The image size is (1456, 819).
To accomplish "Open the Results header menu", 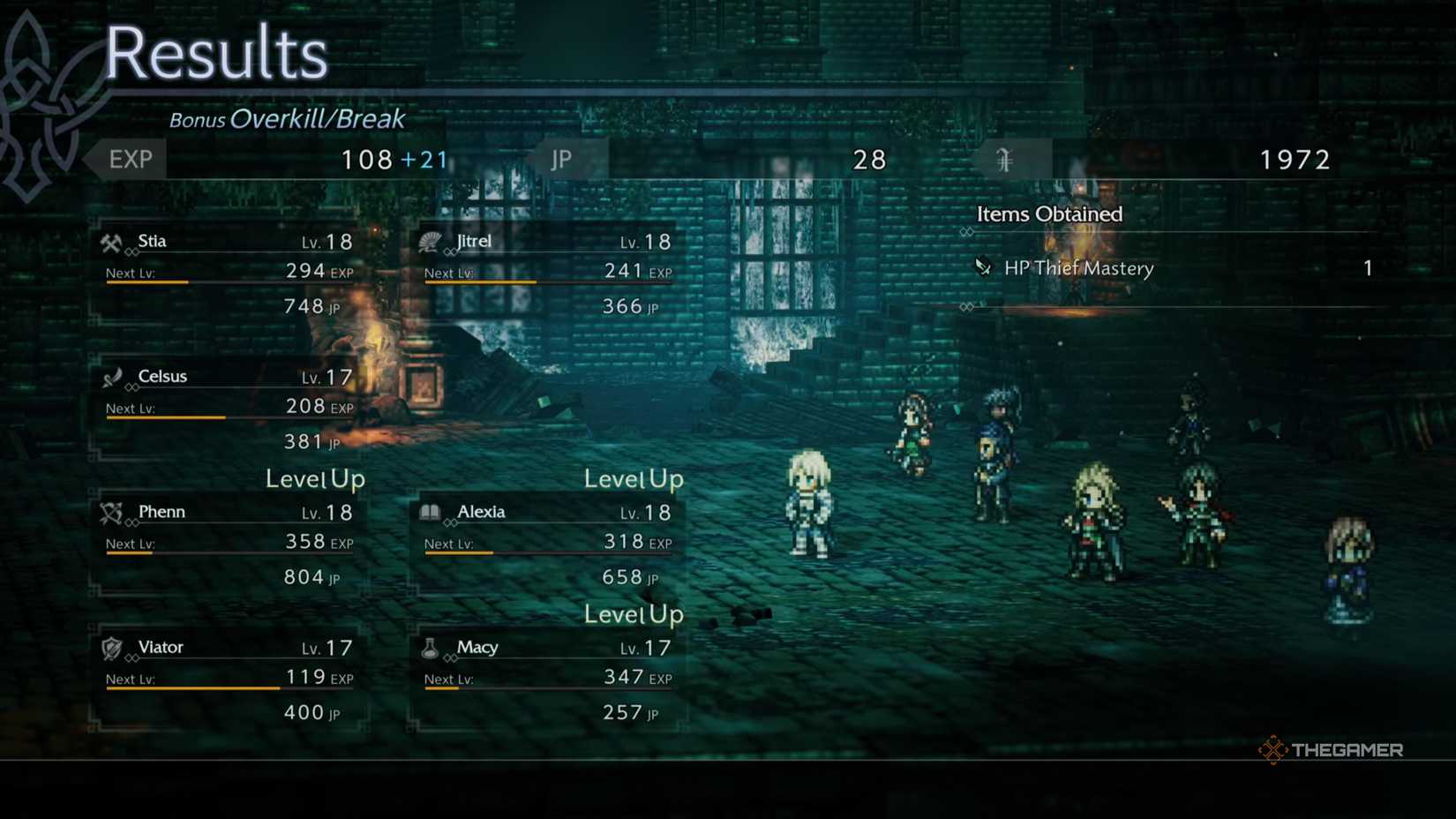I will pos(214,53).
